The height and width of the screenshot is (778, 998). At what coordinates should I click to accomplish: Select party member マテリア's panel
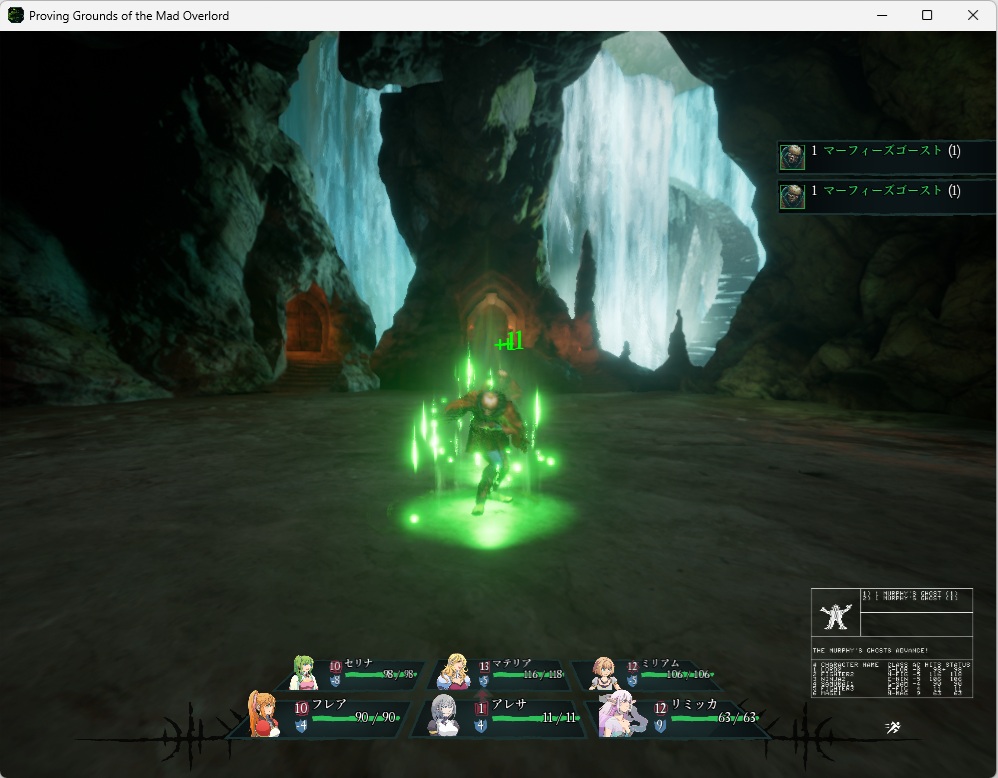[500, 674]
